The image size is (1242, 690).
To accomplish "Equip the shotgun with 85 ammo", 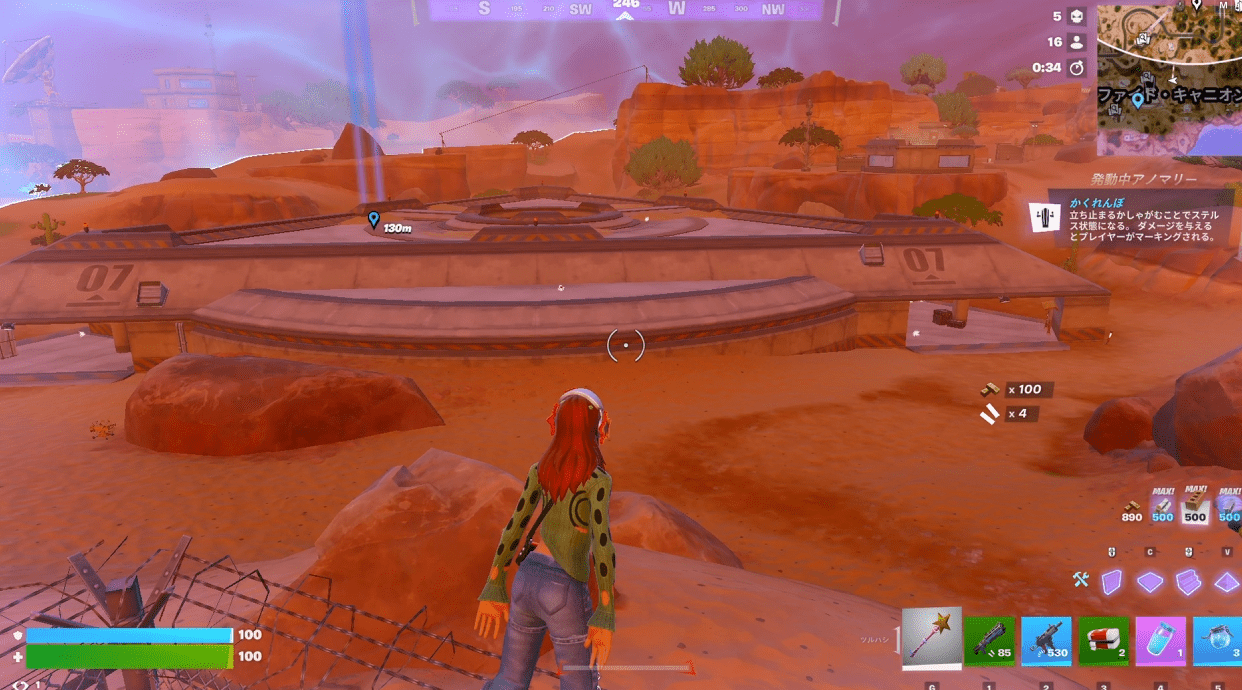I will click(989, 641).
